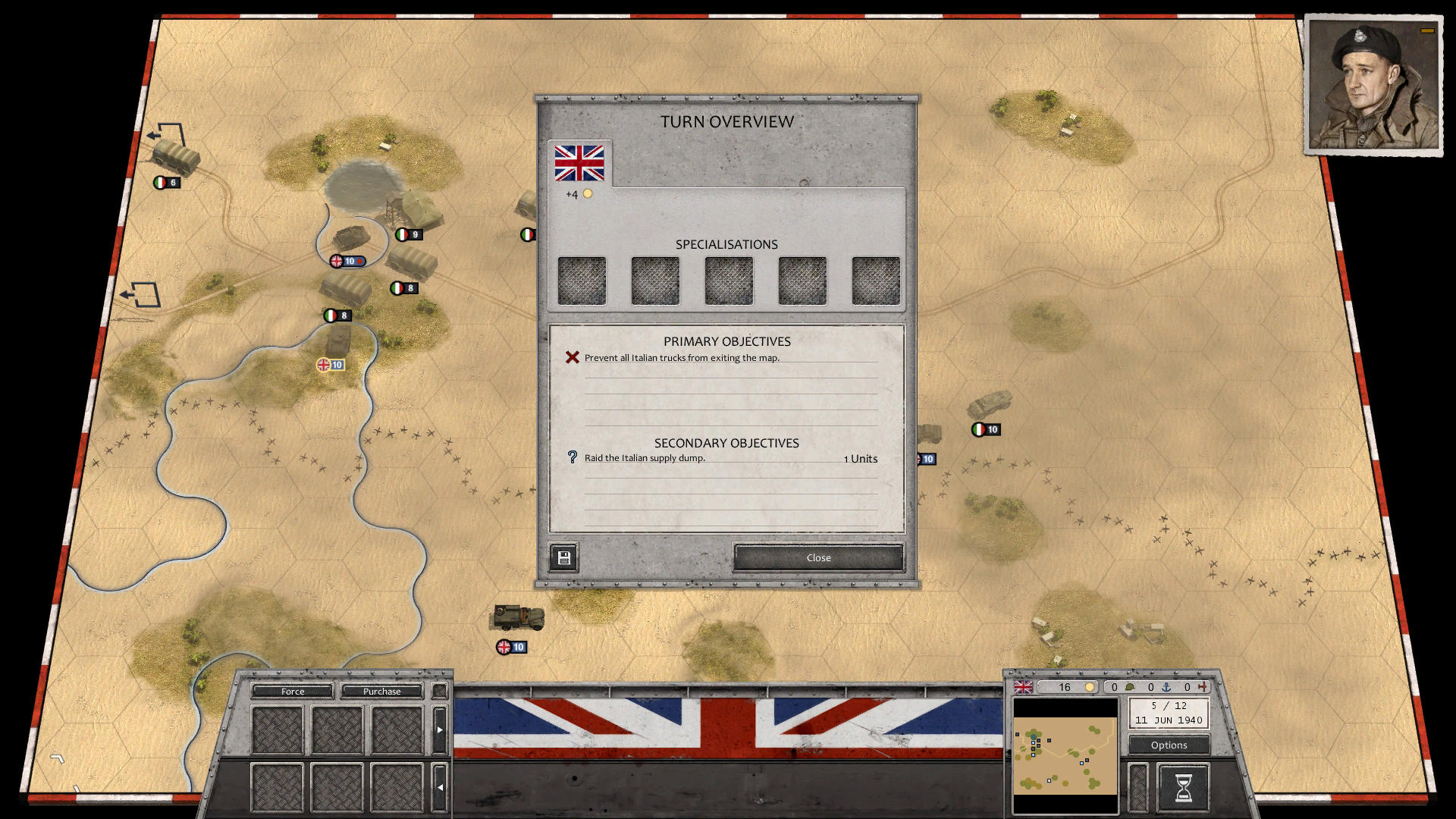Screen dimensions: 1456x819
Task: Open the Options menu
Action: (1168, 745)
